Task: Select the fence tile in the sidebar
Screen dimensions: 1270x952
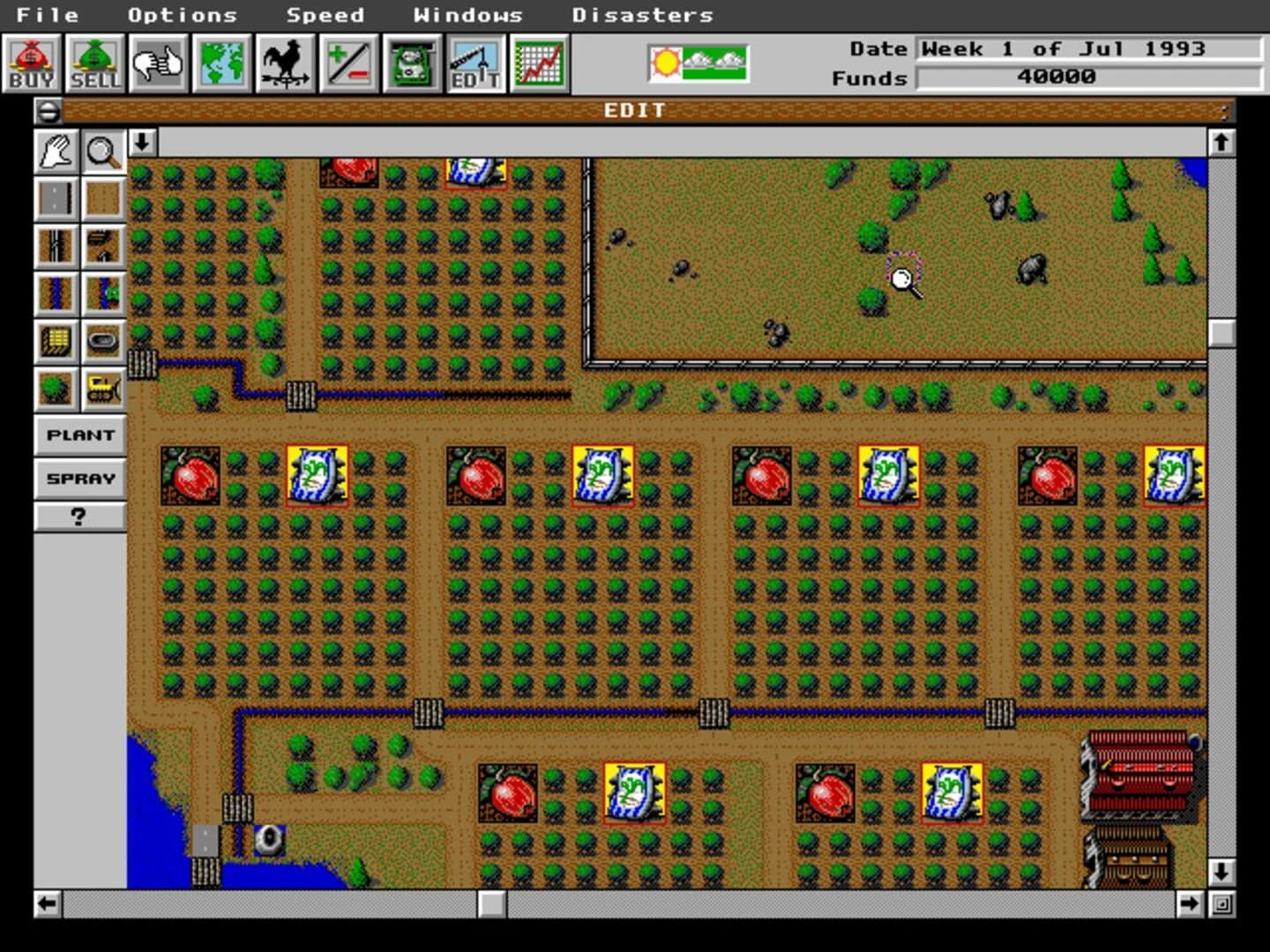Action: tap(56, 247)
